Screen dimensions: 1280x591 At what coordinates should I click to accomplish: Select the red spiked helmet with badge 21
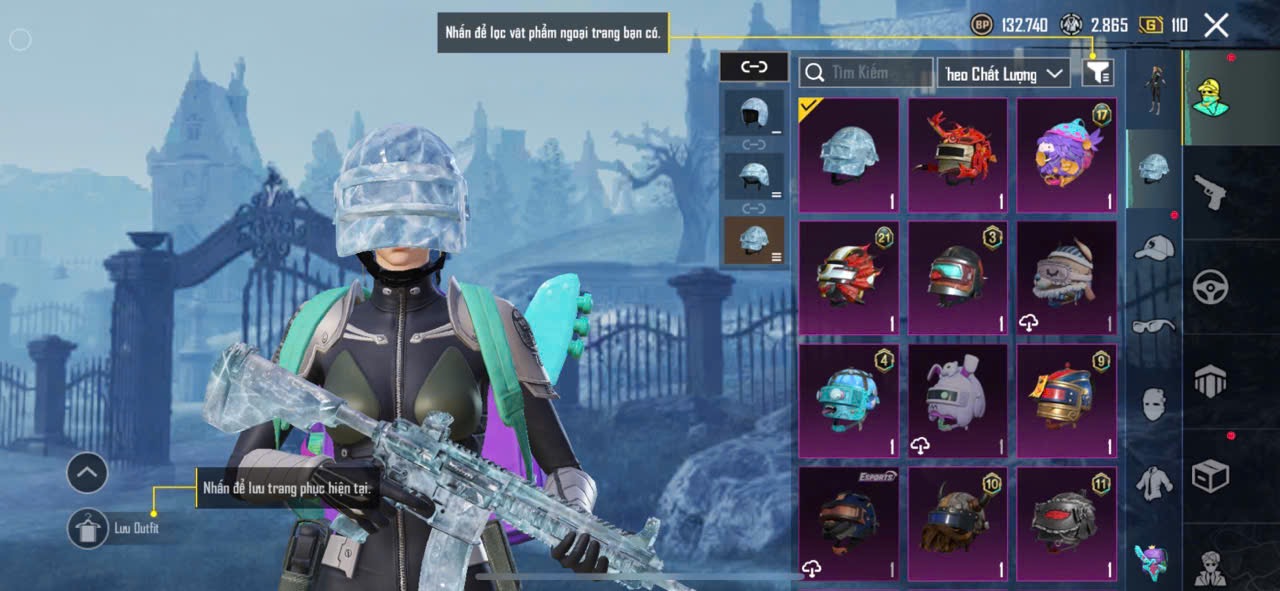pos(849,278)
